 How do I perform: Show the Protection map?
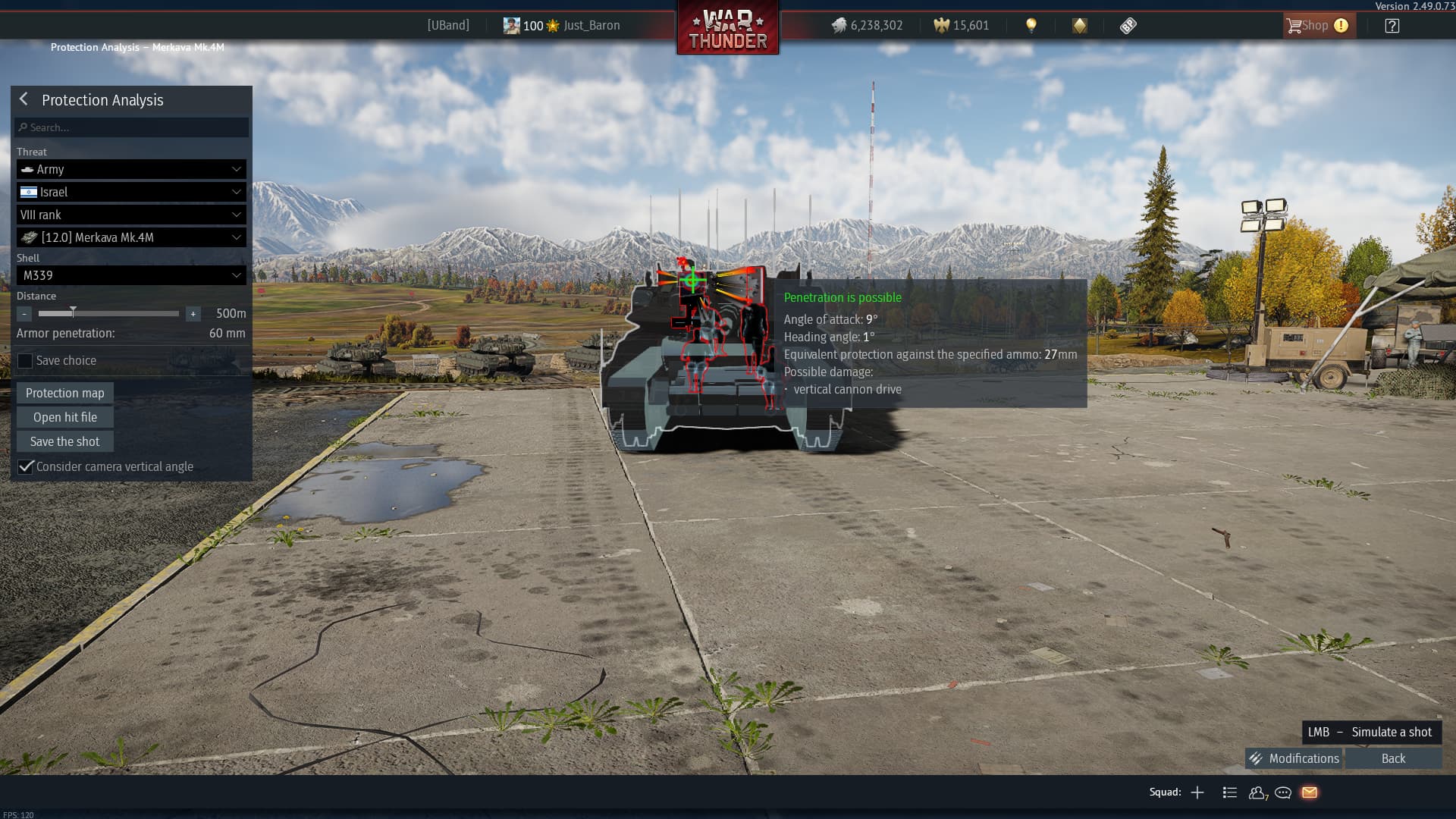click(65, 393)
